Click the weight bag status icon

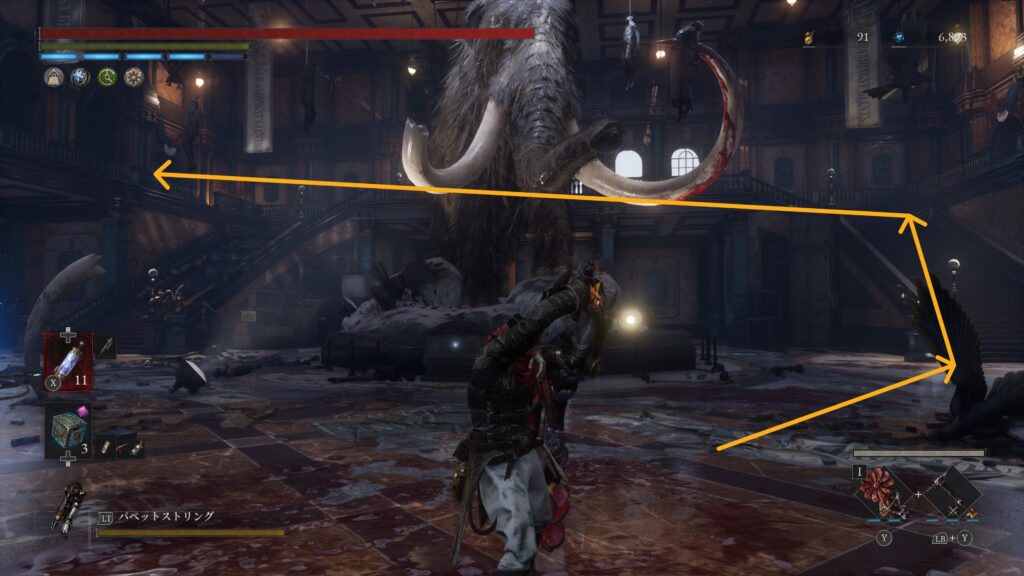click(53, 78)
